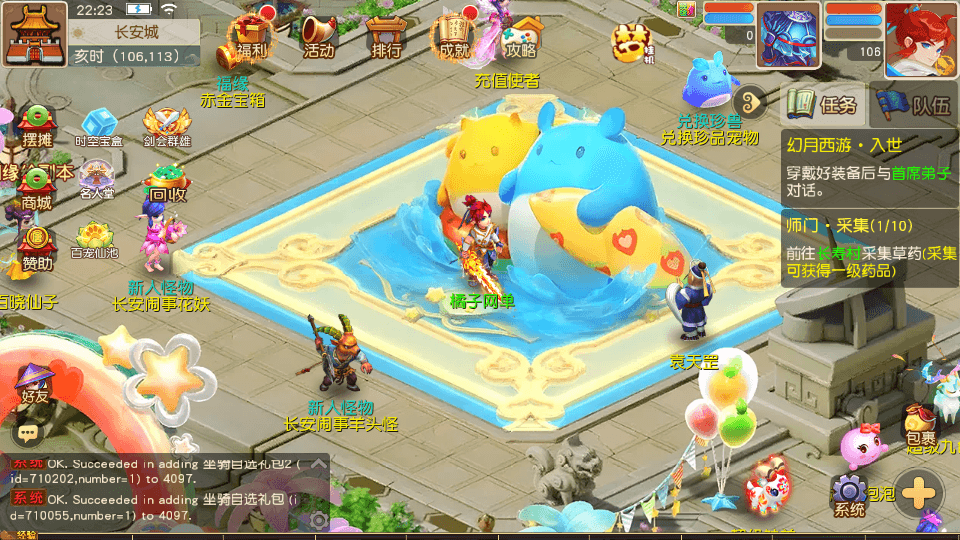Switch to the 队伍 team tab
This screenshot has height=540, width=960.
tap(915, 103)
